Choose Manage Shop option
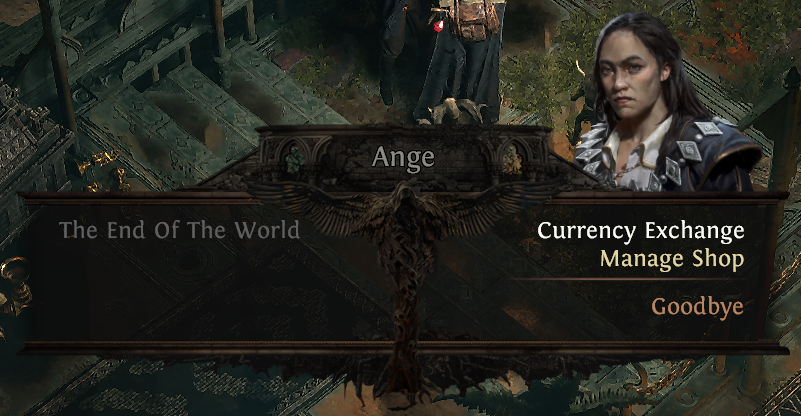 [671, 260]
